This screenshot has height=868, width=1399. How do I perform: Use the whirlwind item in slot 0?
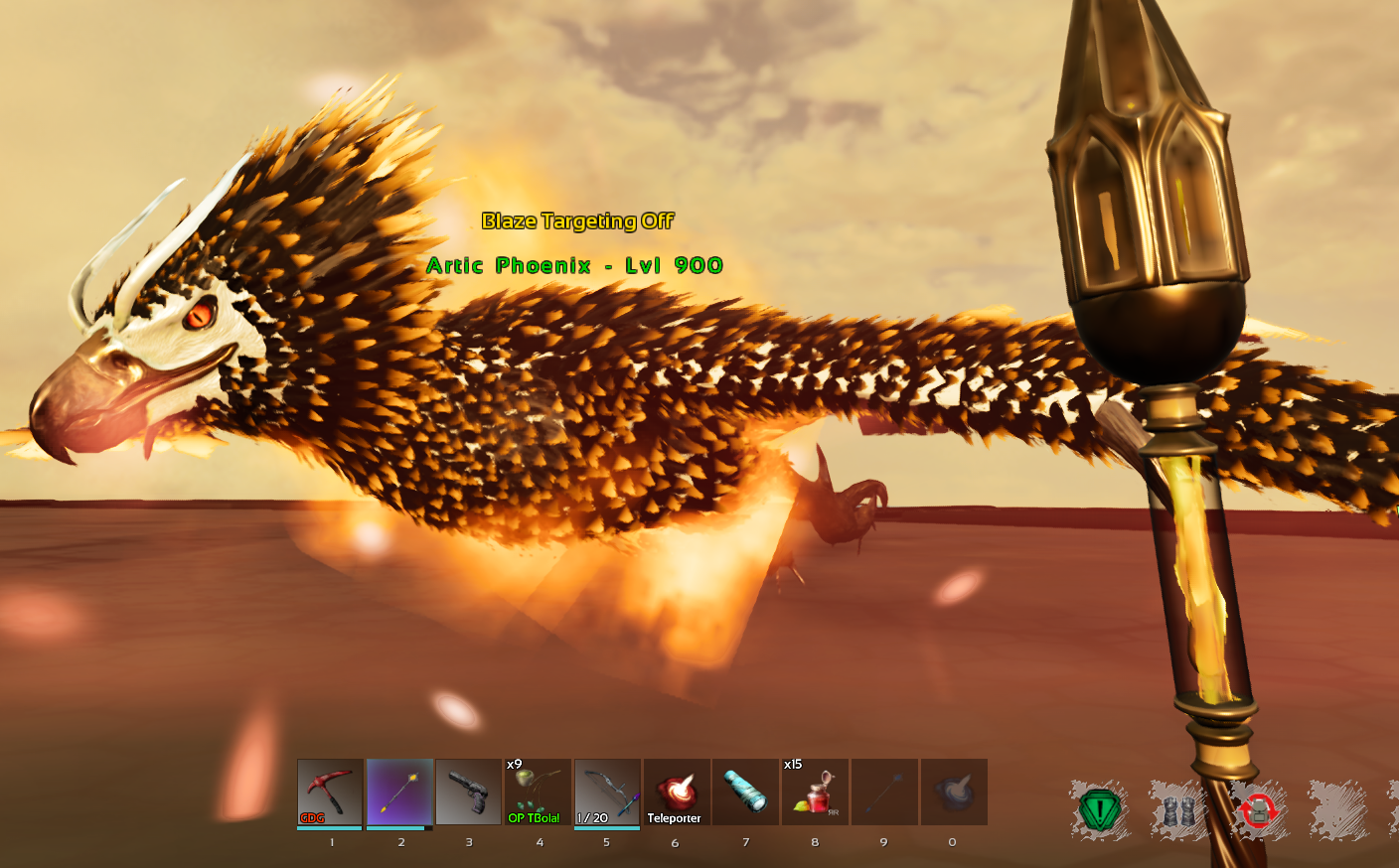(x=952, y=790)
